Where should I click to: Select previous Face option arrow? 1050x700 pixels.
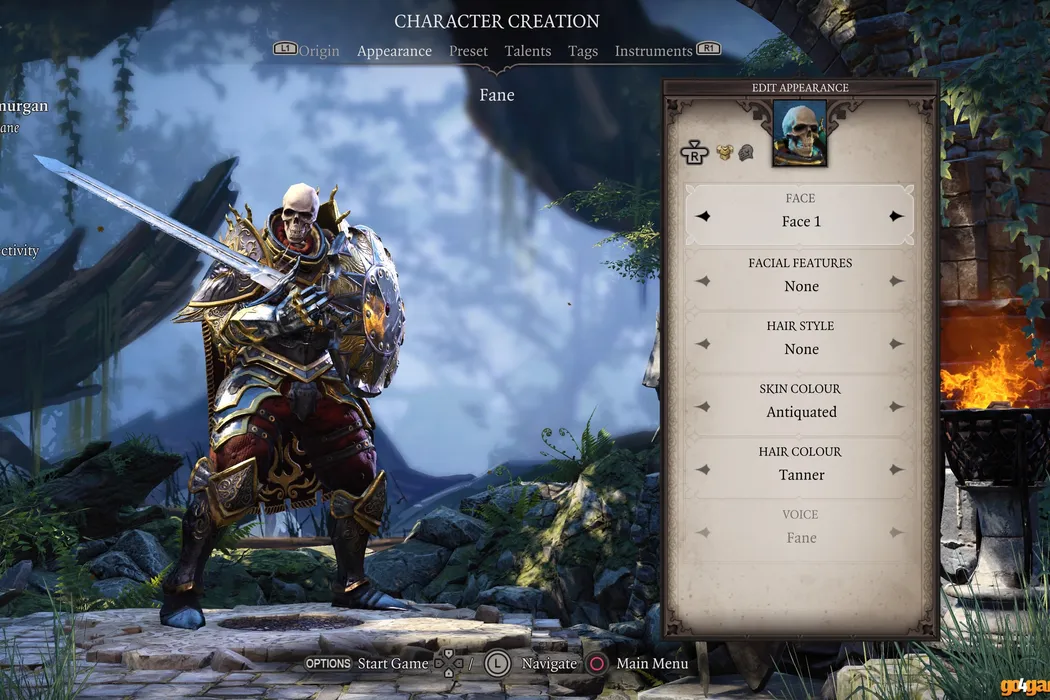point(703,216)
